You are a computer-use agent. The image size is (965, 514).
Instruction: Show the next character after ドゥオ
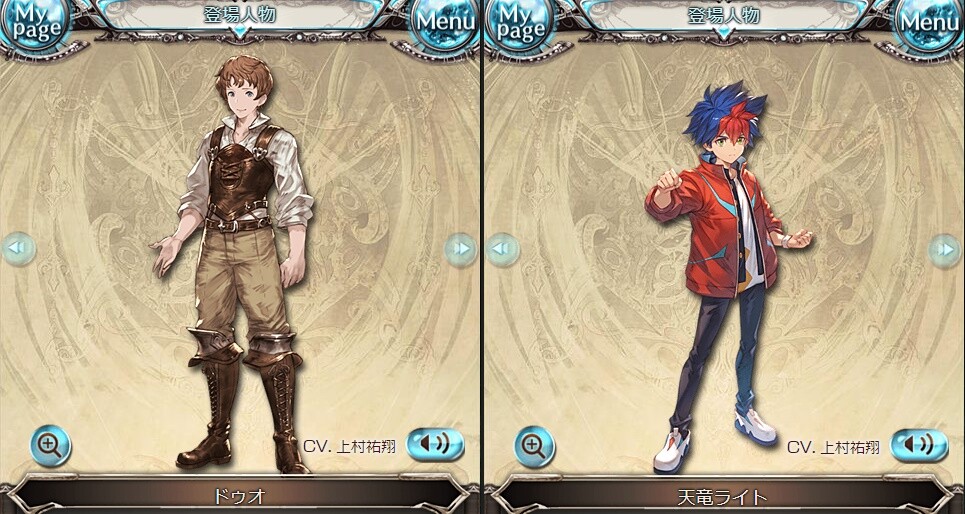pos(460,248)
